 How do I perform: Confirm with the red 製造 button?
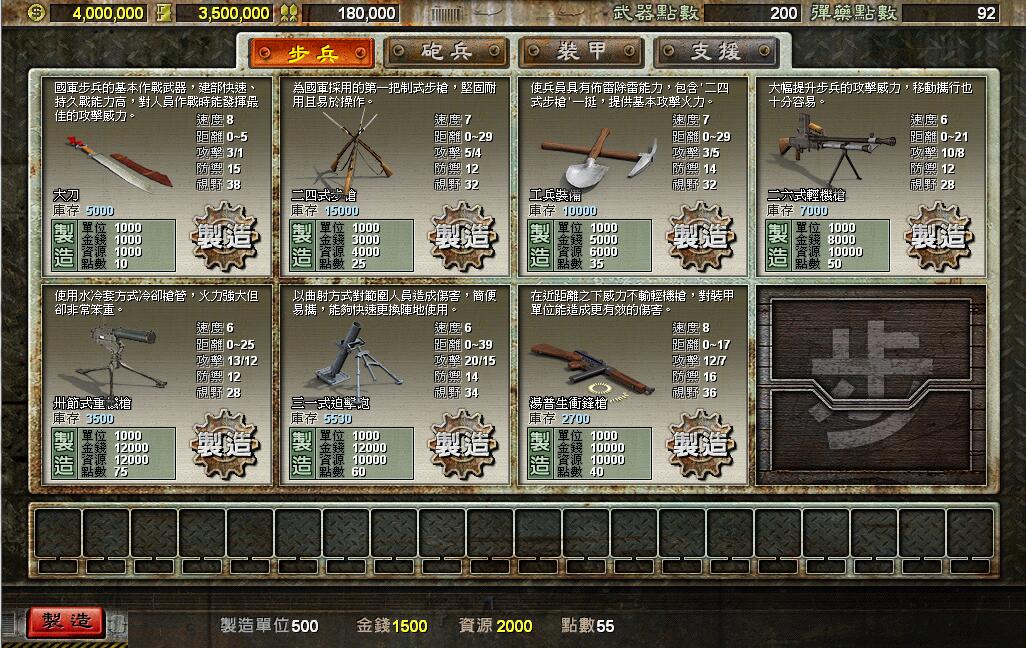coord(66,621)
